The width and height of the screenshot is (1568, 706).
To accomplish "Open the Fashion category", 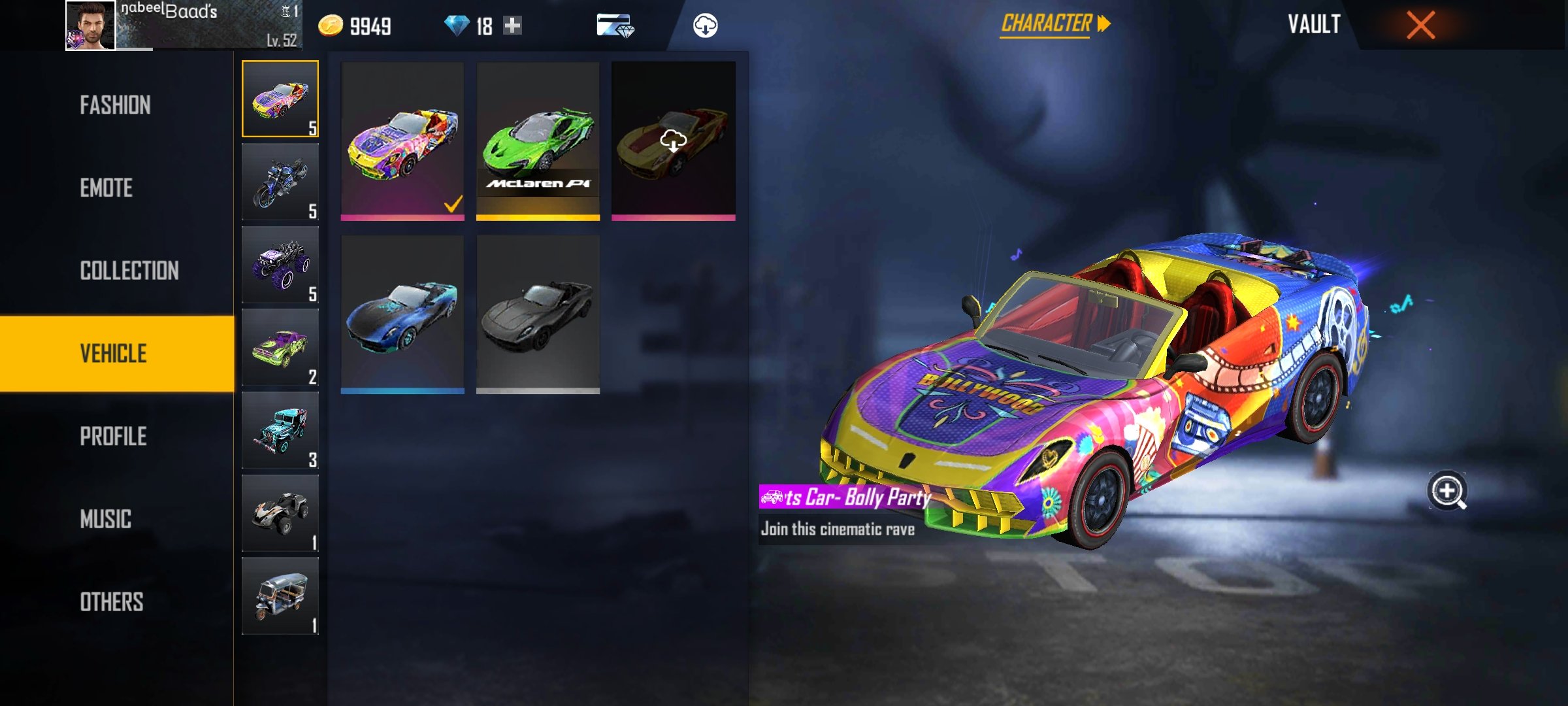I will point(116,105).
